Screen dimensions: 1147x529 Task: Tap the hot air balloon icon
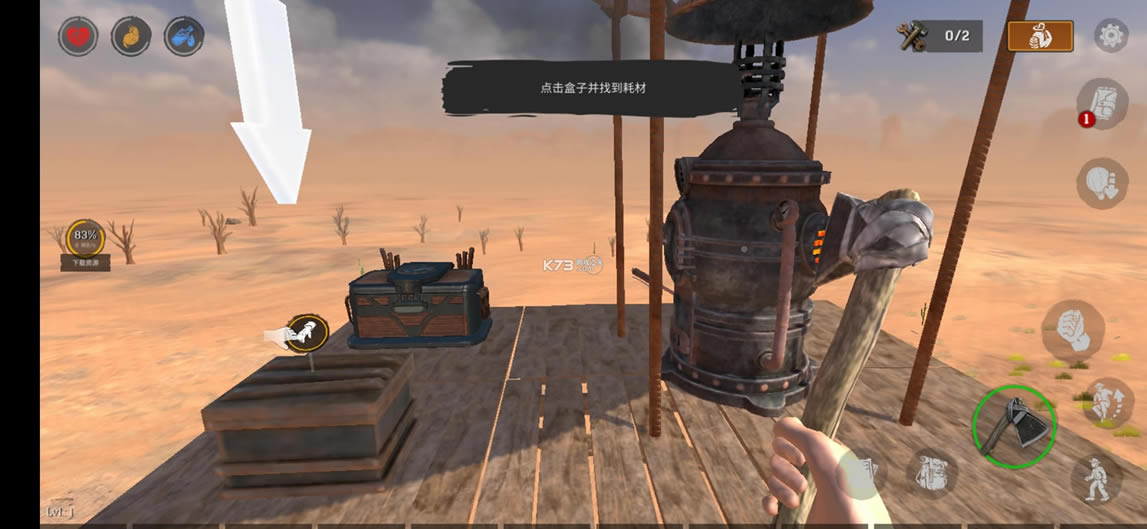1102,183
